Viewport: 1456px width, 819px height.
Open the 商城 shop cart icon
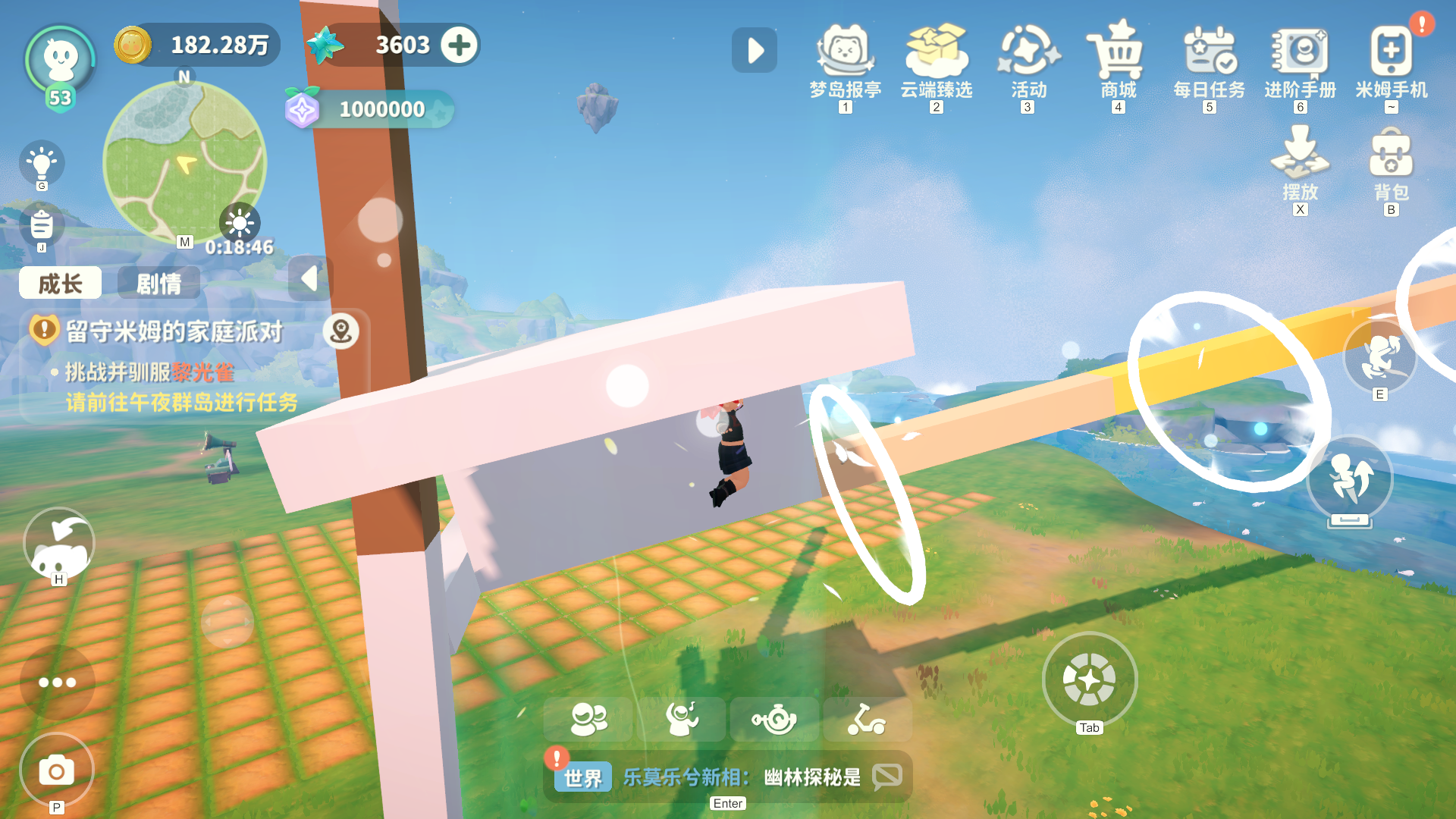(x=1117, y=53)
